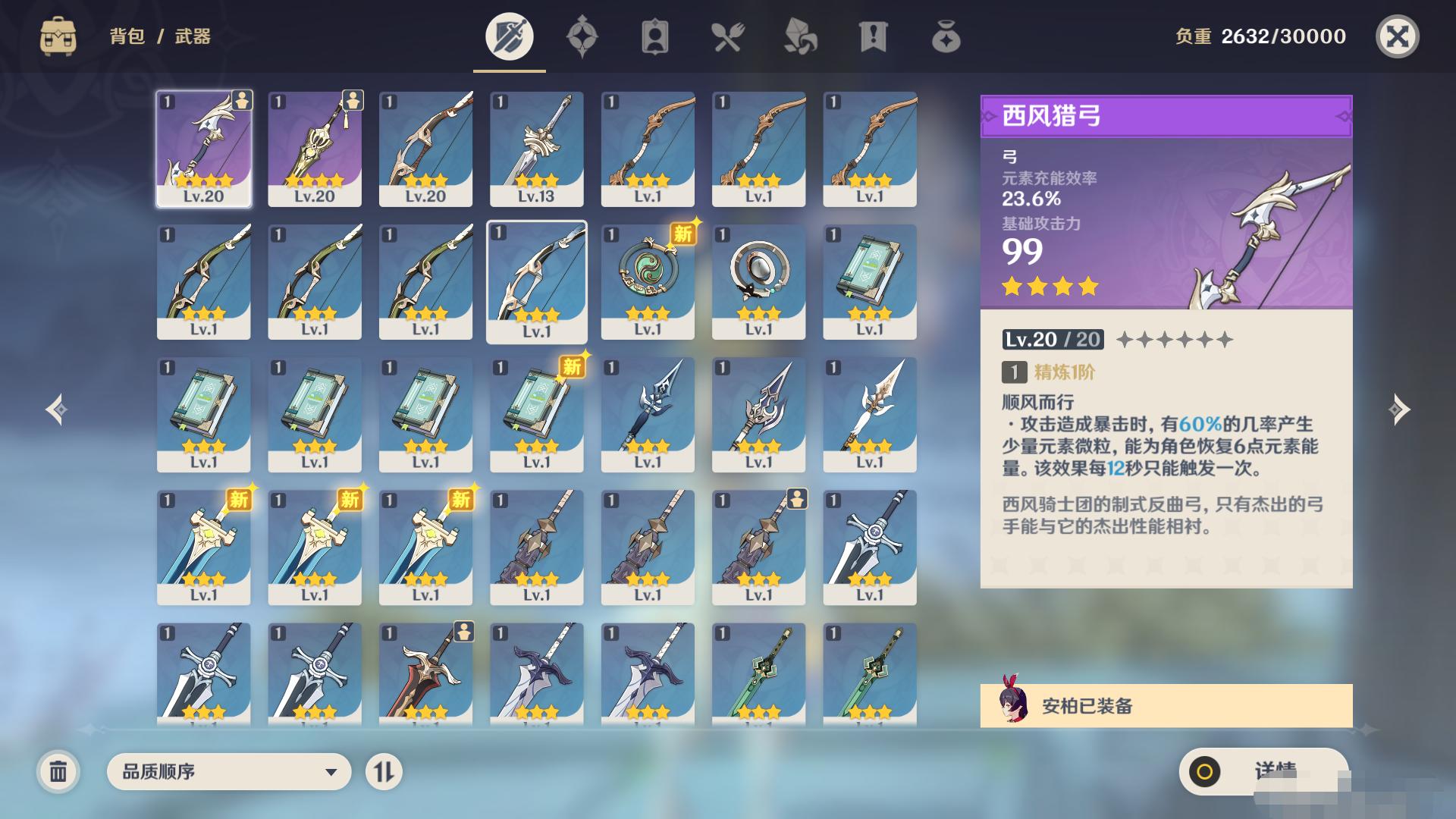Show the Materials tab
The image size is (1456, 819).
[800, 36]
